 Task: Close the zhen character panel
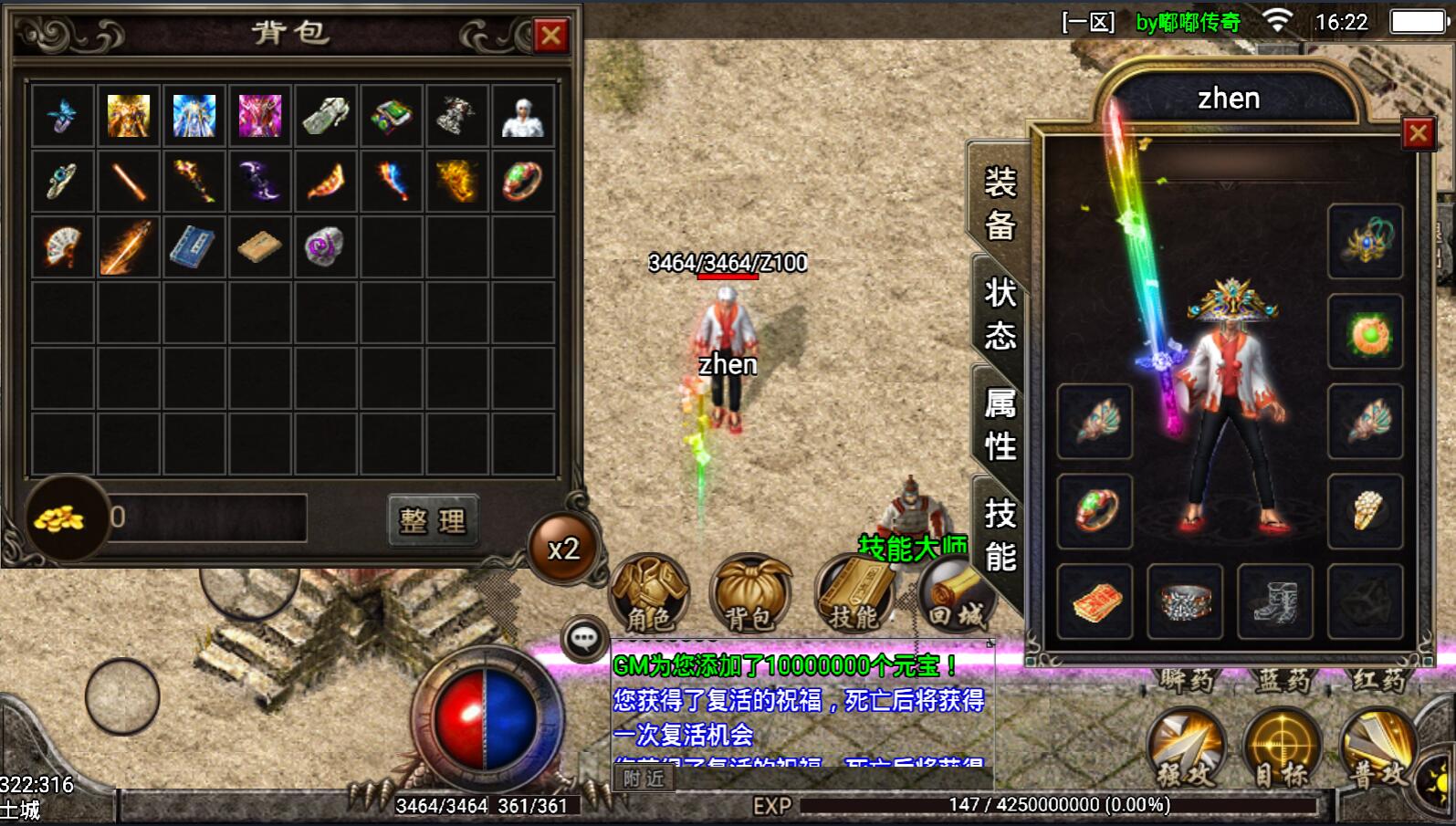[1418, 134]
